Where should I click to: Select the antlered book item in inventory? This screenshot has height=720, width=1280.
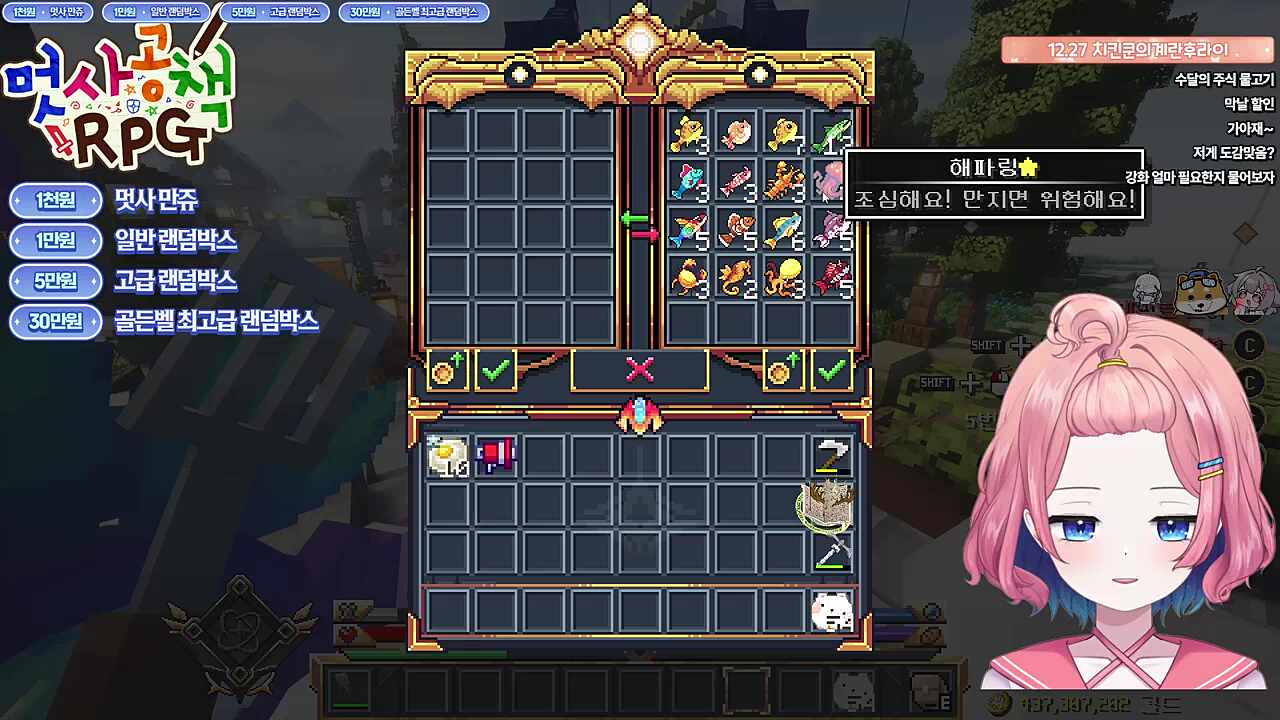[x=830, y=505]
